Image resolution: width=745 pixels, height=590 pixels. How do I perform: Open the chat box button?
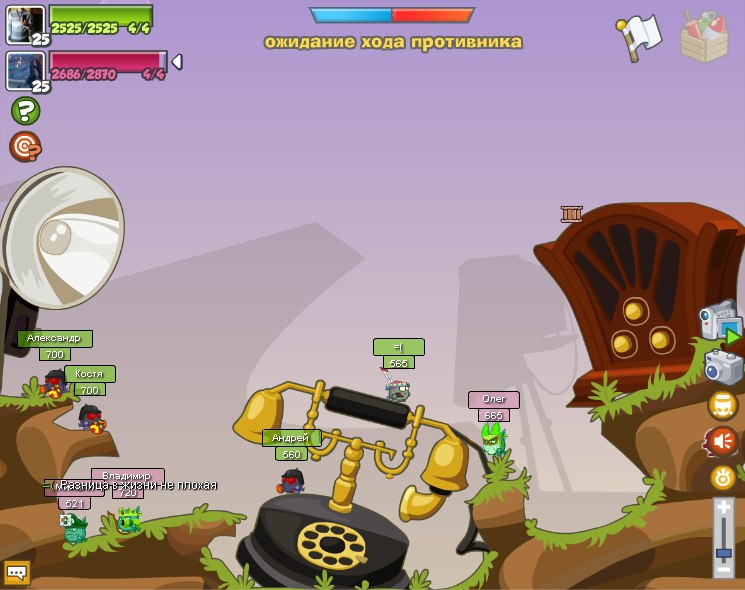pos(17,572)
